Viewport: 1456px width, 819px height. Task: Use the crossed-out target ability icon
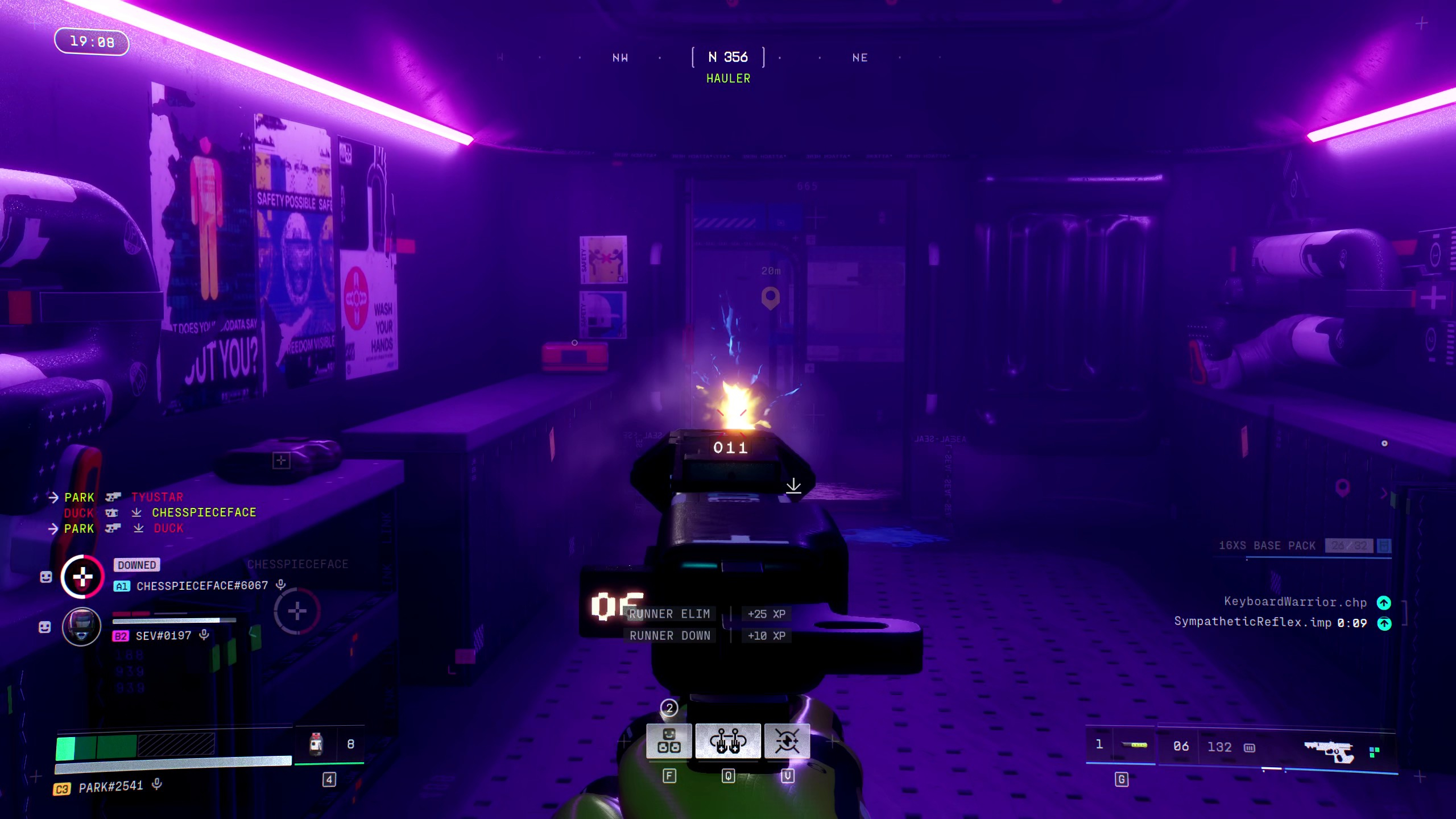point(787,741)
